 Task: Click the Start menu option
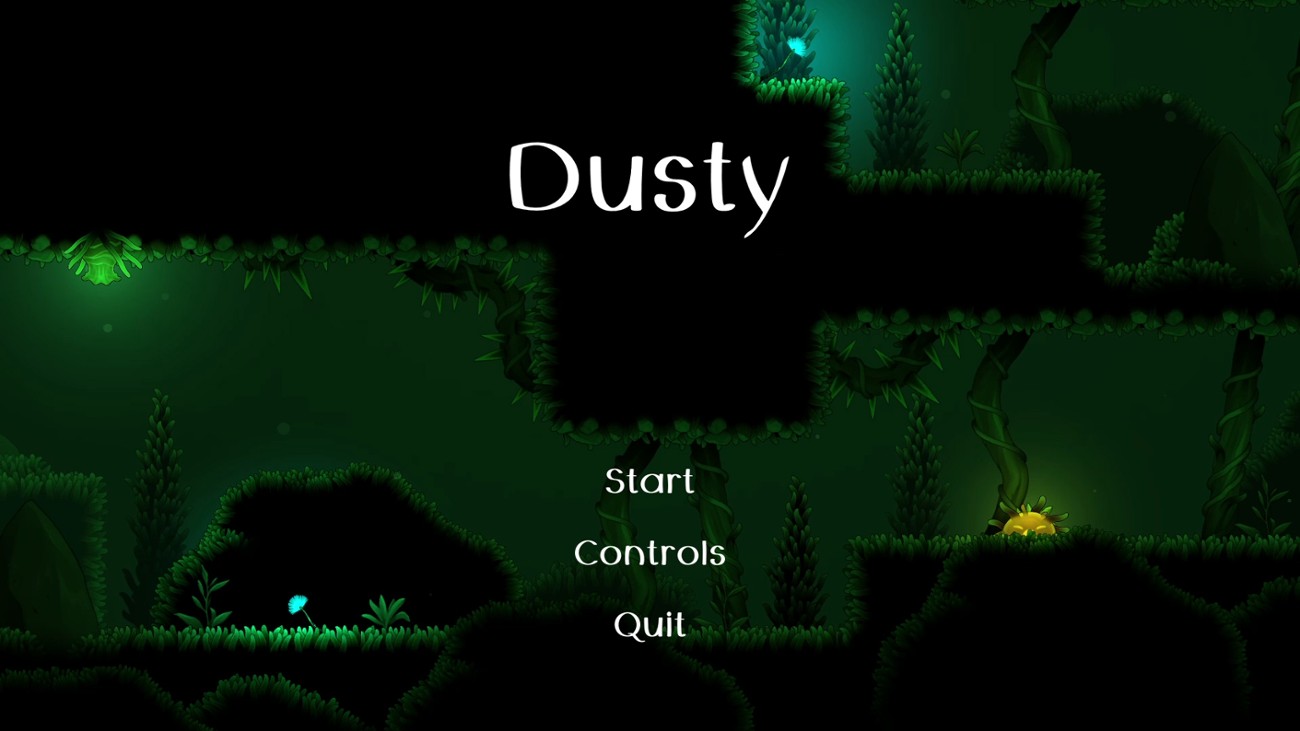coord(650,483)
